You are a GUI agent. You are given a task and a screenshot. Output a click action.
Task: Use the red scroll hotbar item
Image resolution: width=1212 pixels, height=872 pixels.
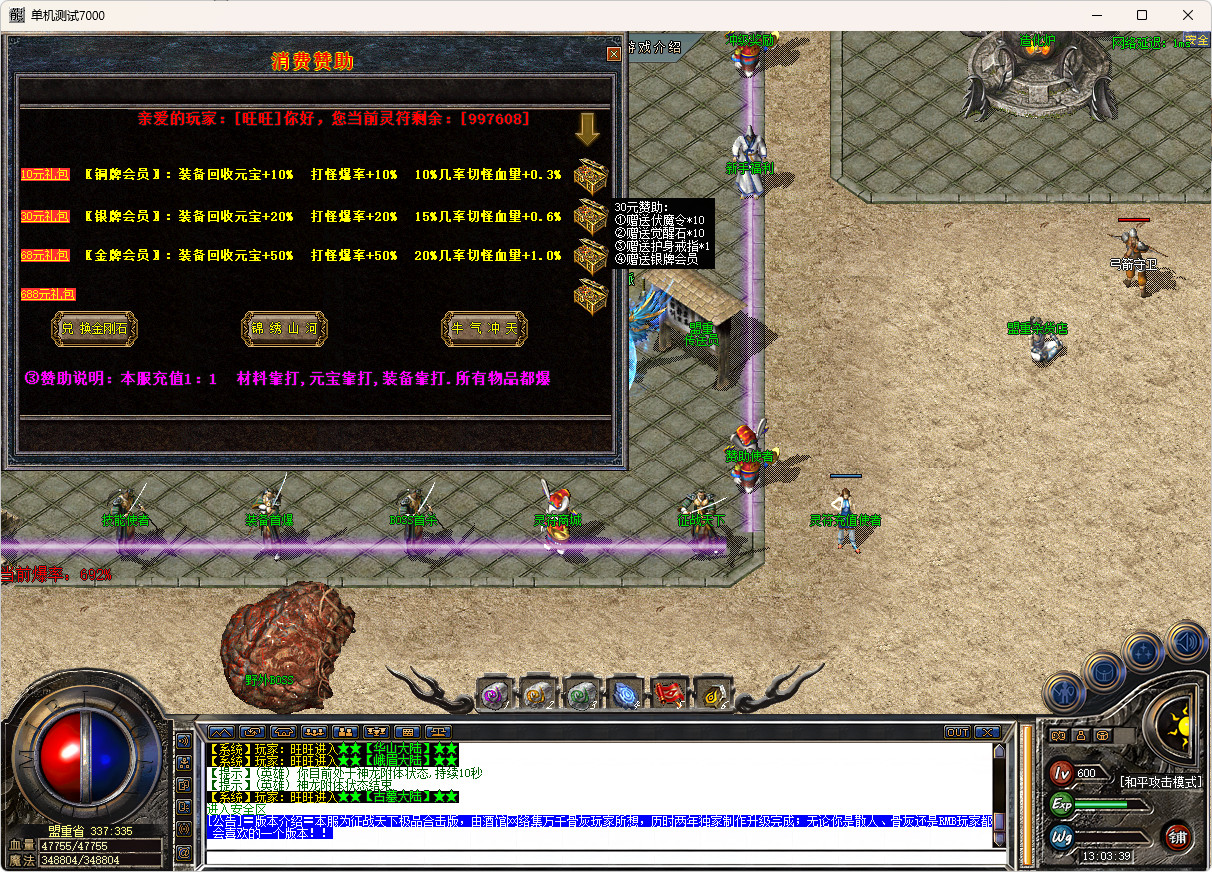[x=669, y=693]
